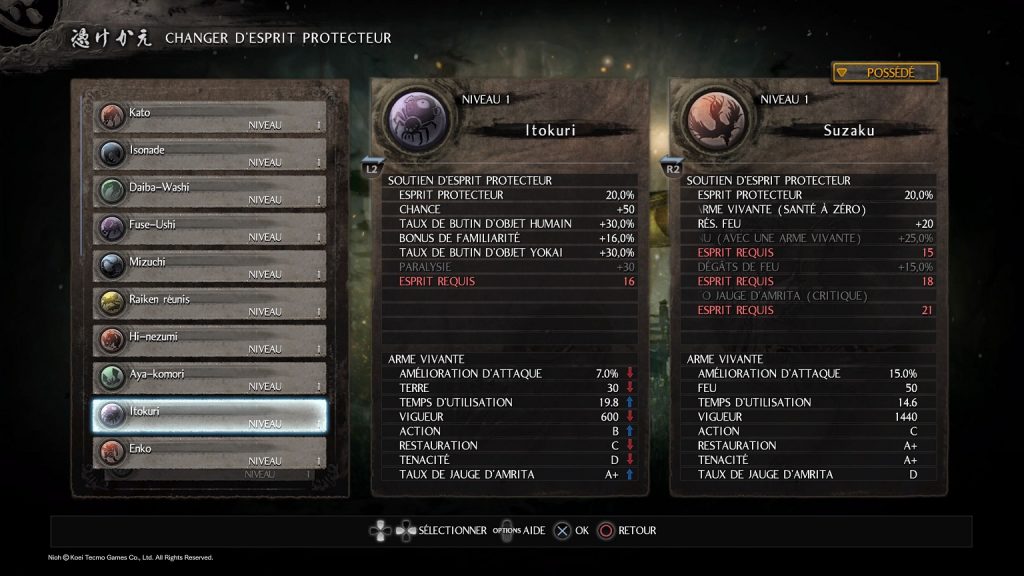Choose the Enko guardian spirit
Screen dimensions: 1024x576
point(210,452)
